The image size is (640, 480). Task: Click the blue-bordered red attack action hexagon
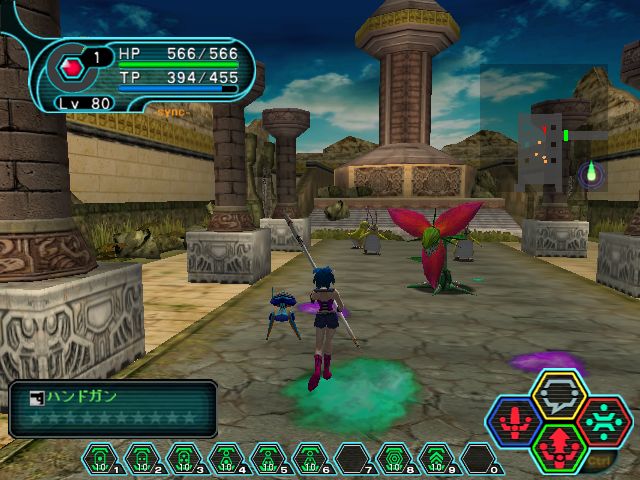click(515, 421)
